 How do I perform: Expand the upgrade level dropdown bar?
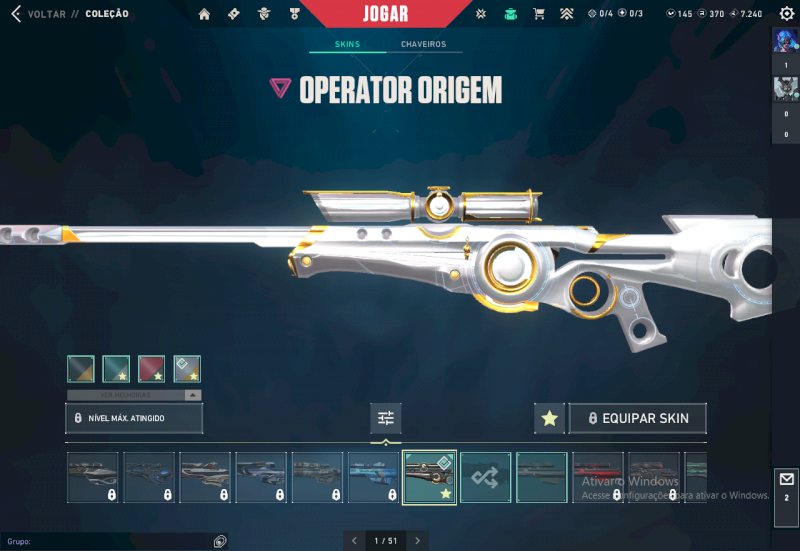(x=134, y=395)
